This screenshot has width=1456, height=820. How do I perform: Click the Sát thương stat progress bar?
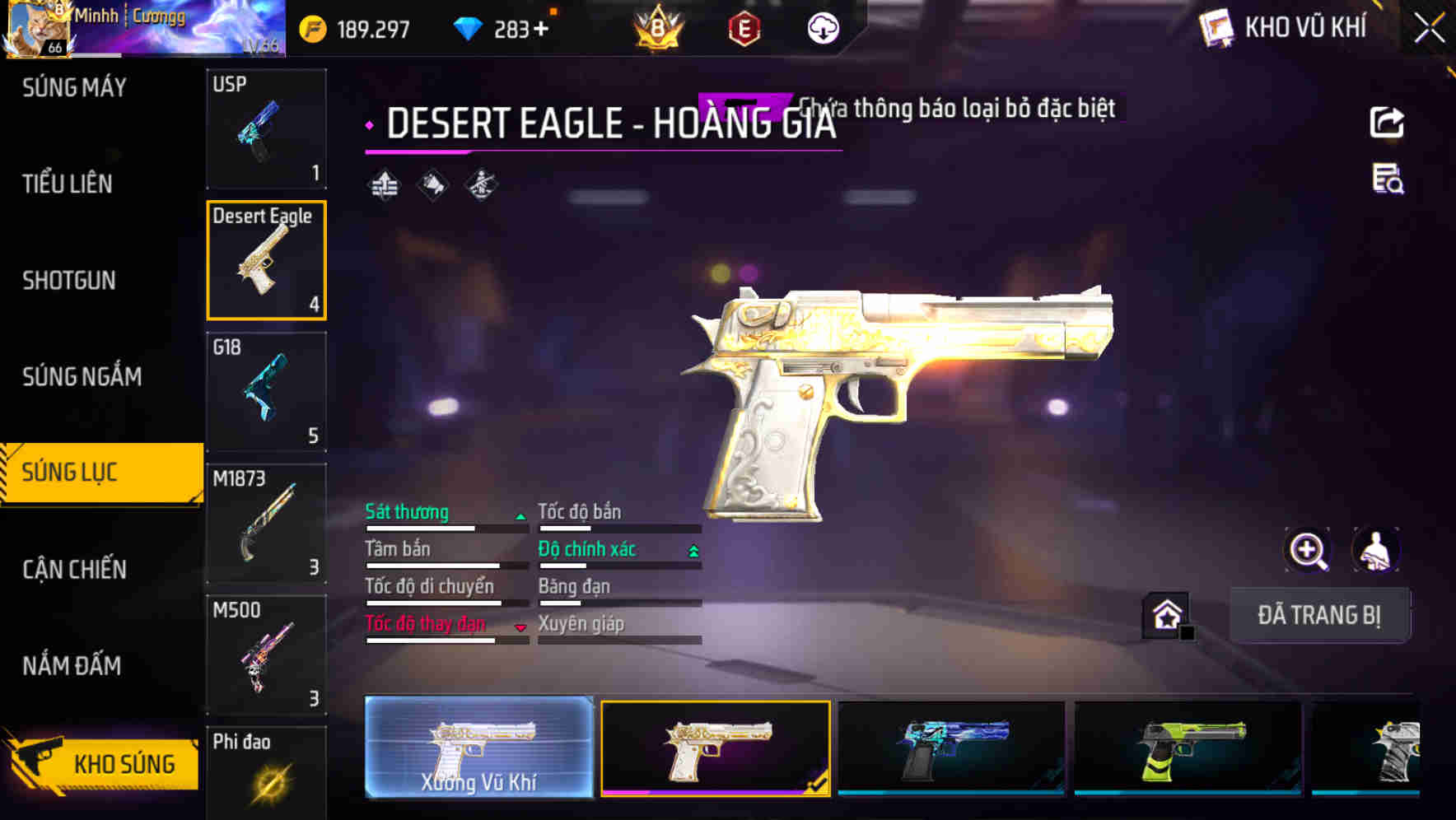[x=445, y=529]
